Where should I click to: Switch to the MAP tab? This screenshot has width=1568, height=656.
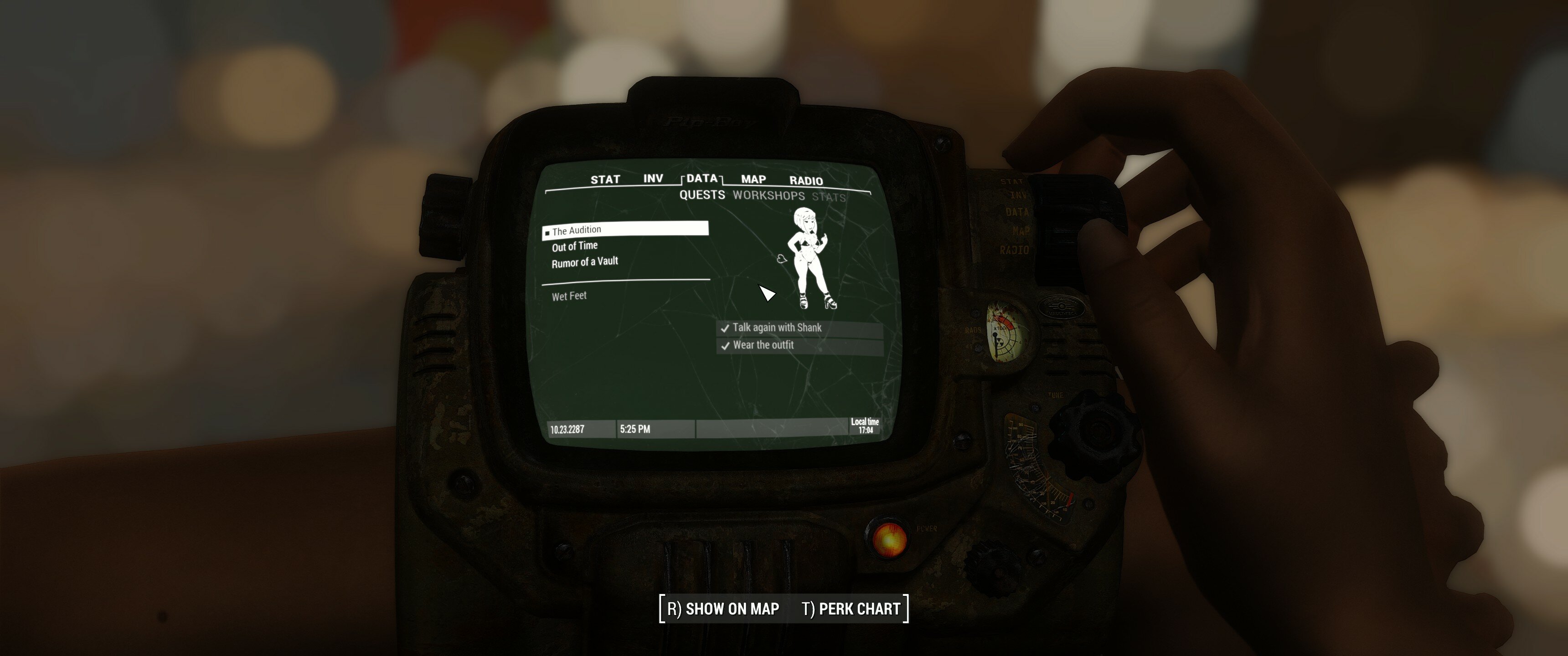[x=753, y=179]
